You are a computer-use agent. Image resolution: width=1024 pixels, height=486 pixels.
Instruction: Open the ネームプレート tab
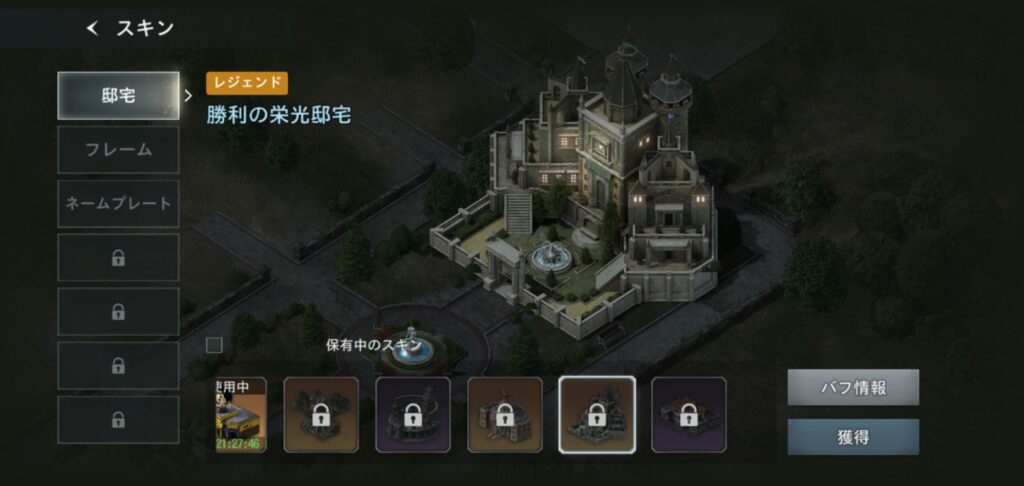[118, 204]
